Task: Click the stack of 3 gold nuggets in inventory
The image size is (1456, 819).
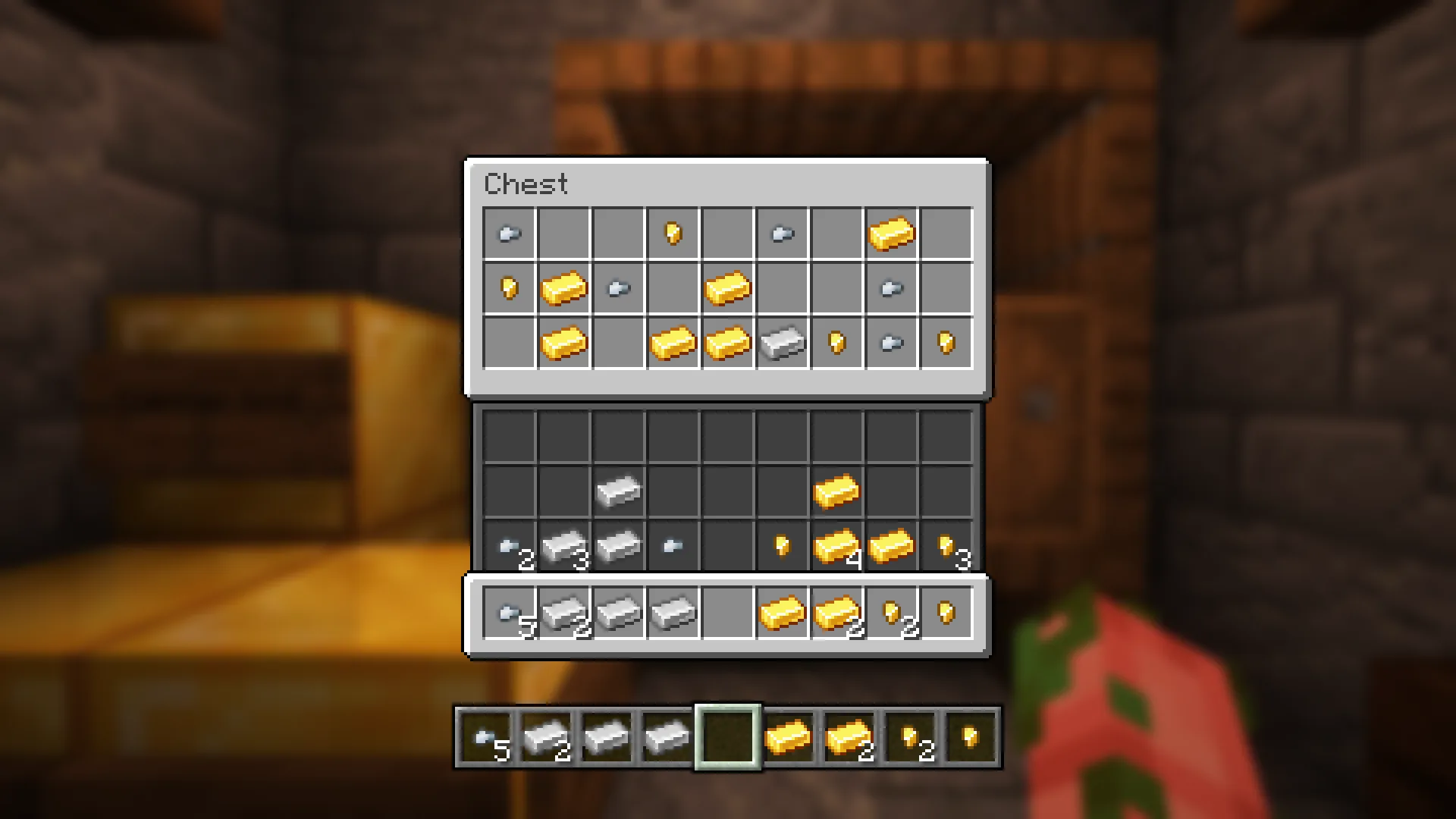Action: pyautogui.click(x=946, y=544)
